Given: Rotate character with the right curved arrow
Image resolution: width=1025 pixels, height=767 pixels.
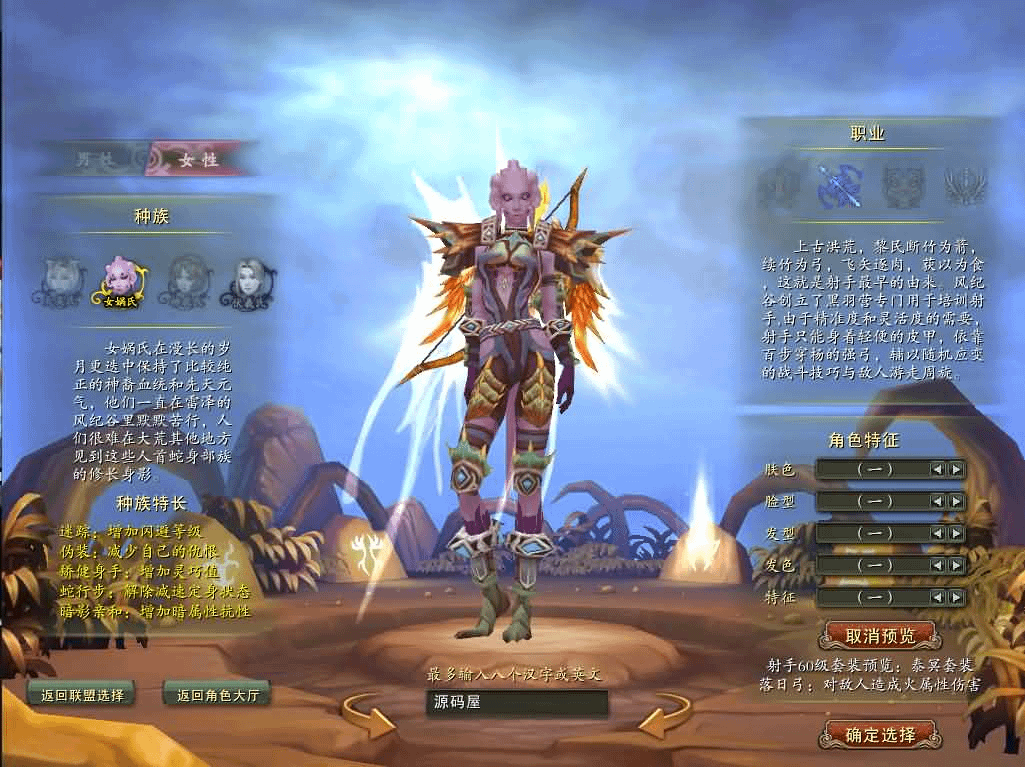Looking at the screenshot, I should tap(665, 716).
